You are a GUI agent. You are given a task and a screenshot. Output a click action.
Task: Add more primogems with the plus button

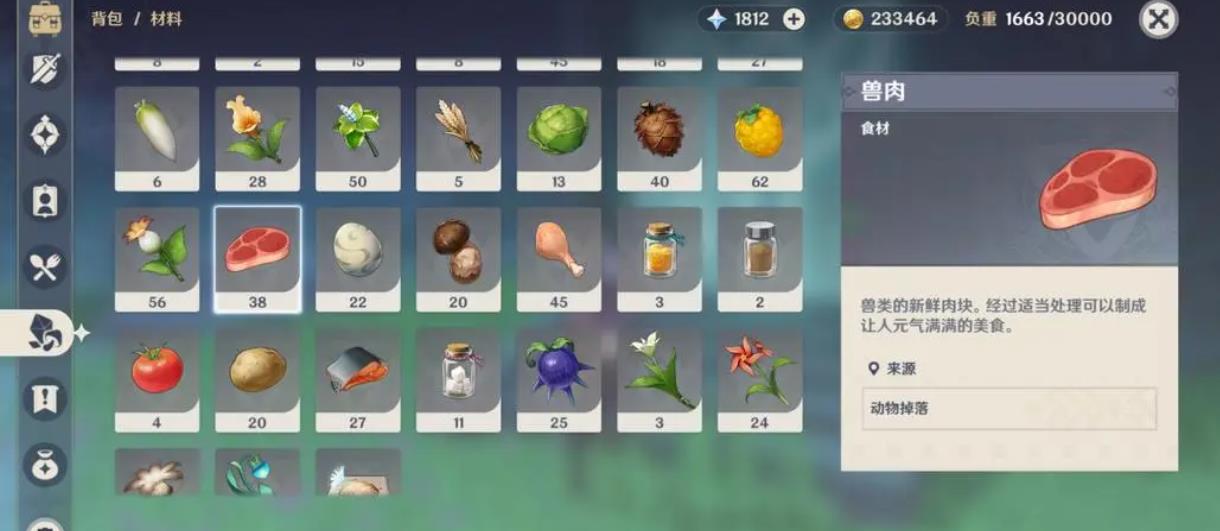tap(794, 19)
